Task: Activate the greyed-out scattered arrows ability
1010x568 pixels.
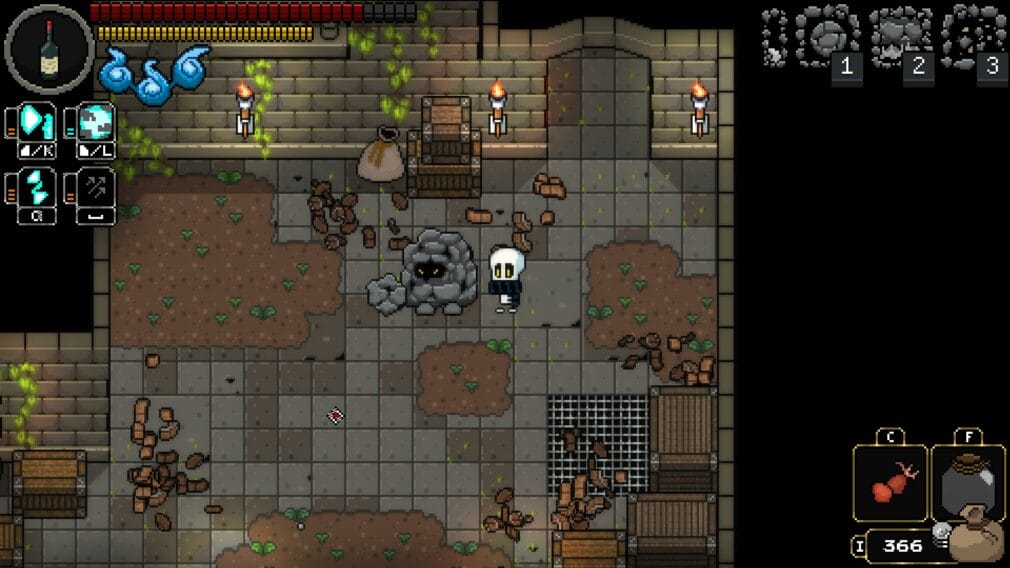Action: click(96, 186)
